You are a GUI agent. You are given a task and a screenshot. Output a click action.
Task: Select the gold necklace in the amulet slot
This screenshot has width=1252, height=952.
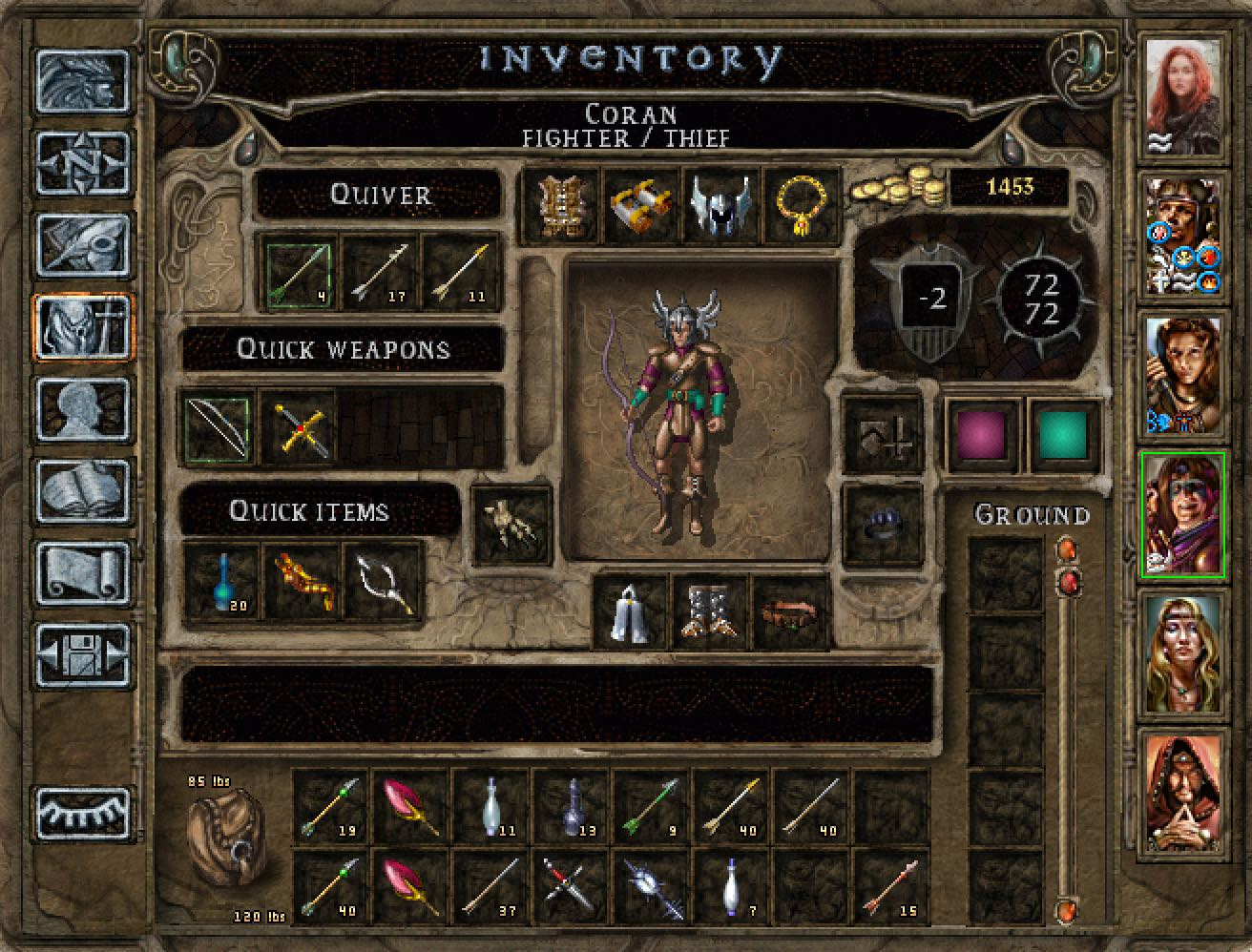802,205
